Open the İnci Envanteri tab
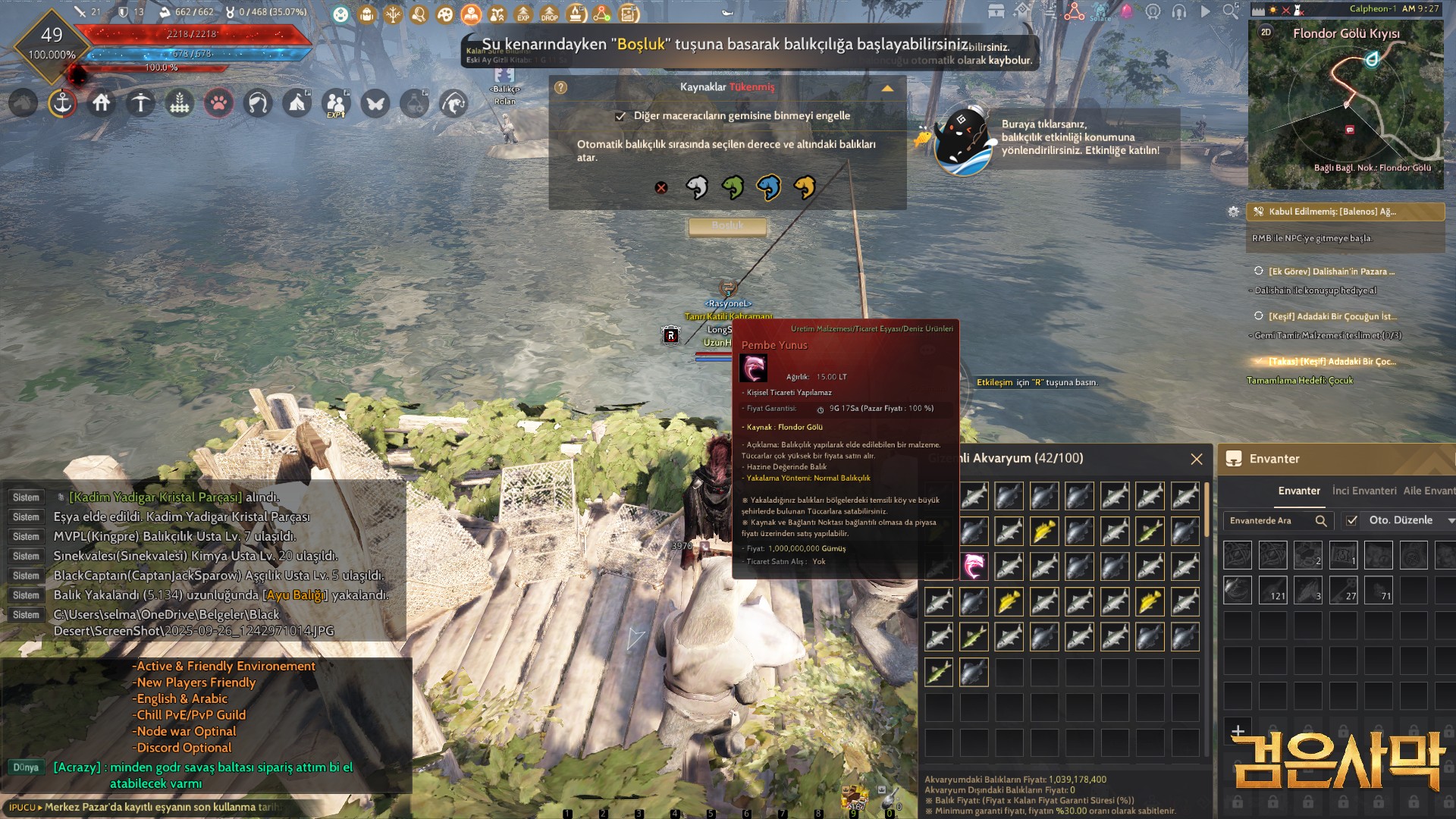Image resolution: width=1456 pixels, height=819 pixels. (1363, 491)
